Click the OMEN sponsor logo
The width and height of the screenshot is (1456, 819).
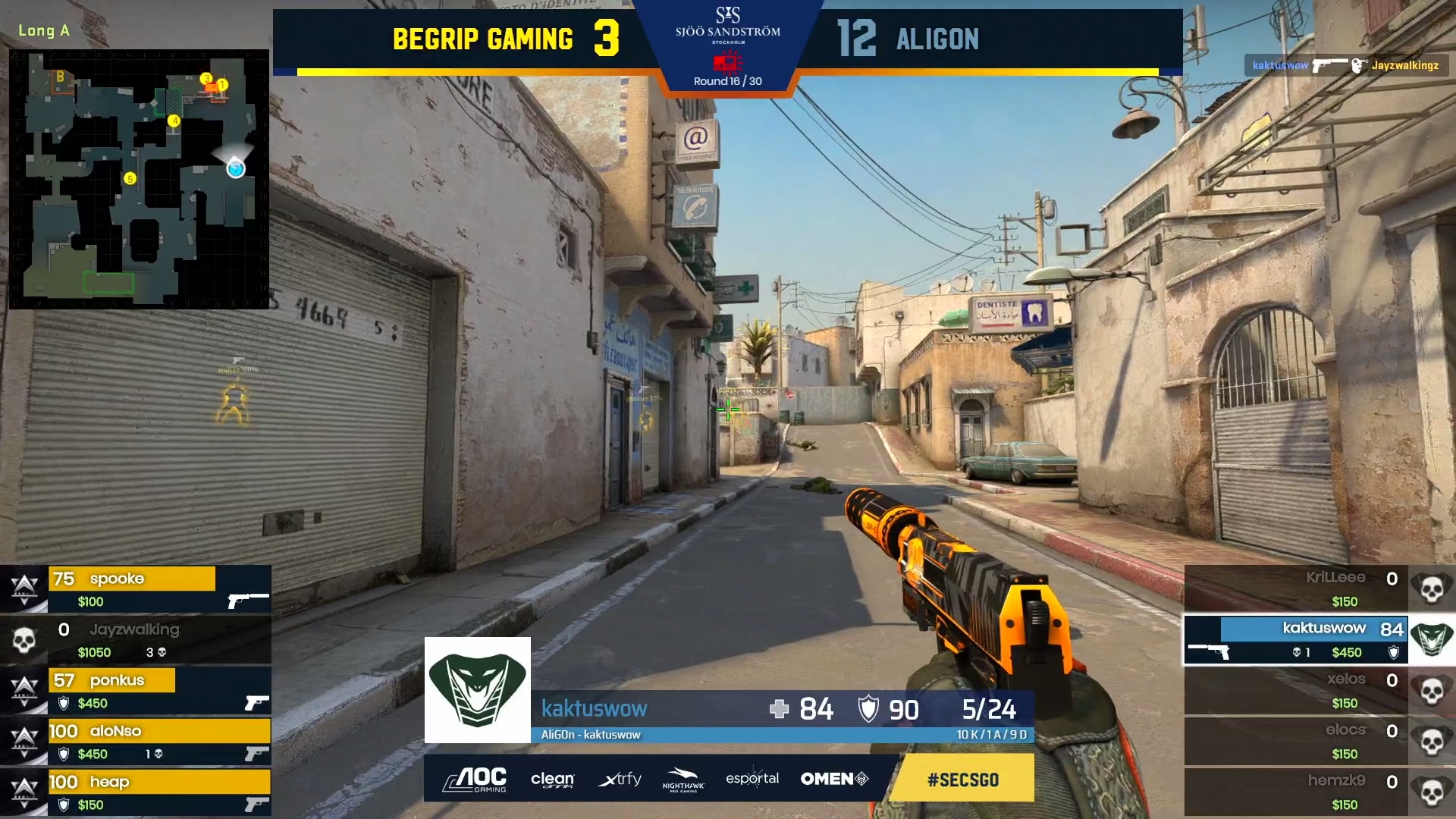pos(833,779)
